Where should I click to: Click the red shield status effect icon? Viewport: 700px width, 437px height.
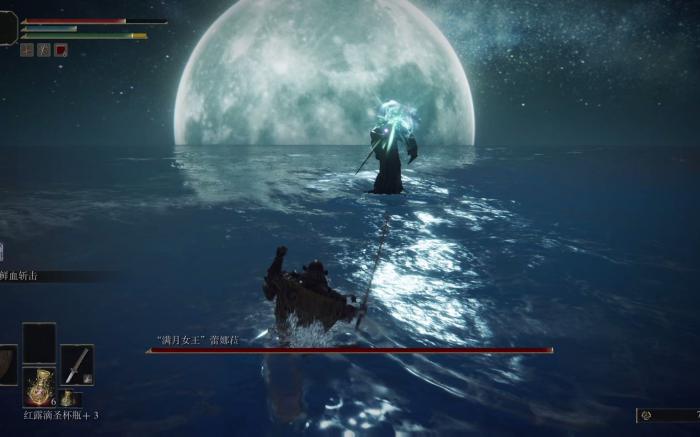click(62, 49)
